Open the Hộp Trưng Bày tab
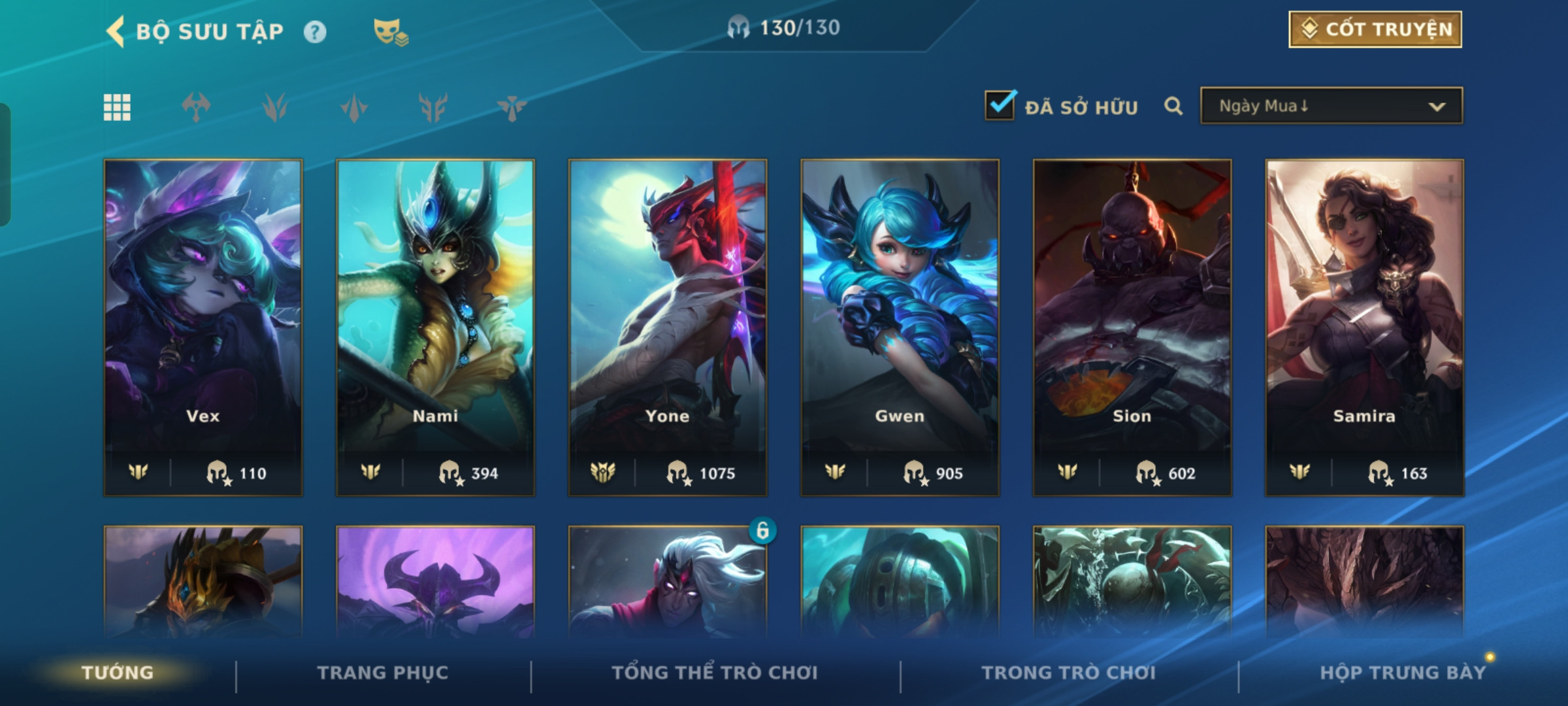Screen dimensions: 1568x706 click(1403, 673)
